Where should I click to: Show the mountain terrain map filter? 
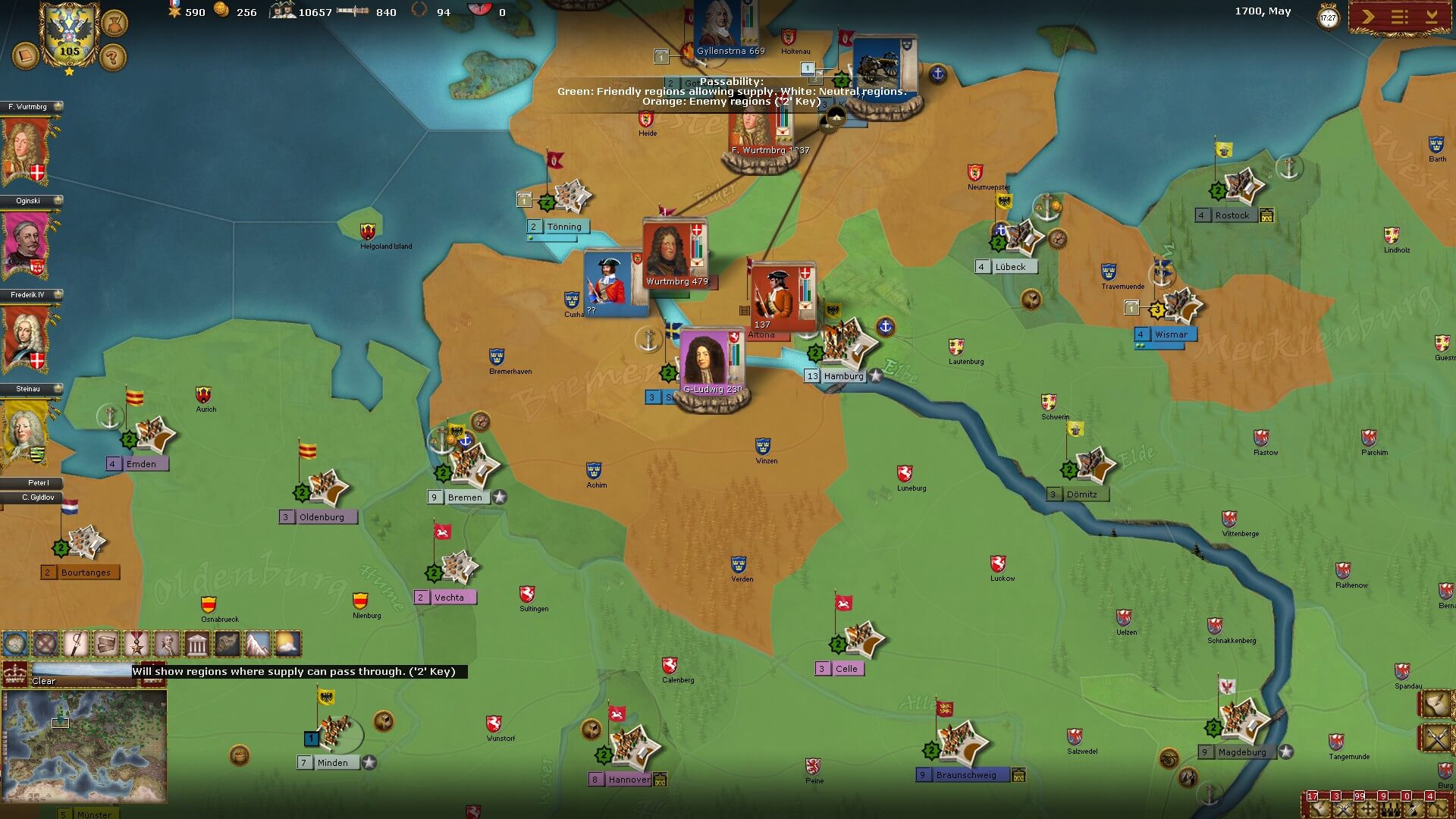257,645
